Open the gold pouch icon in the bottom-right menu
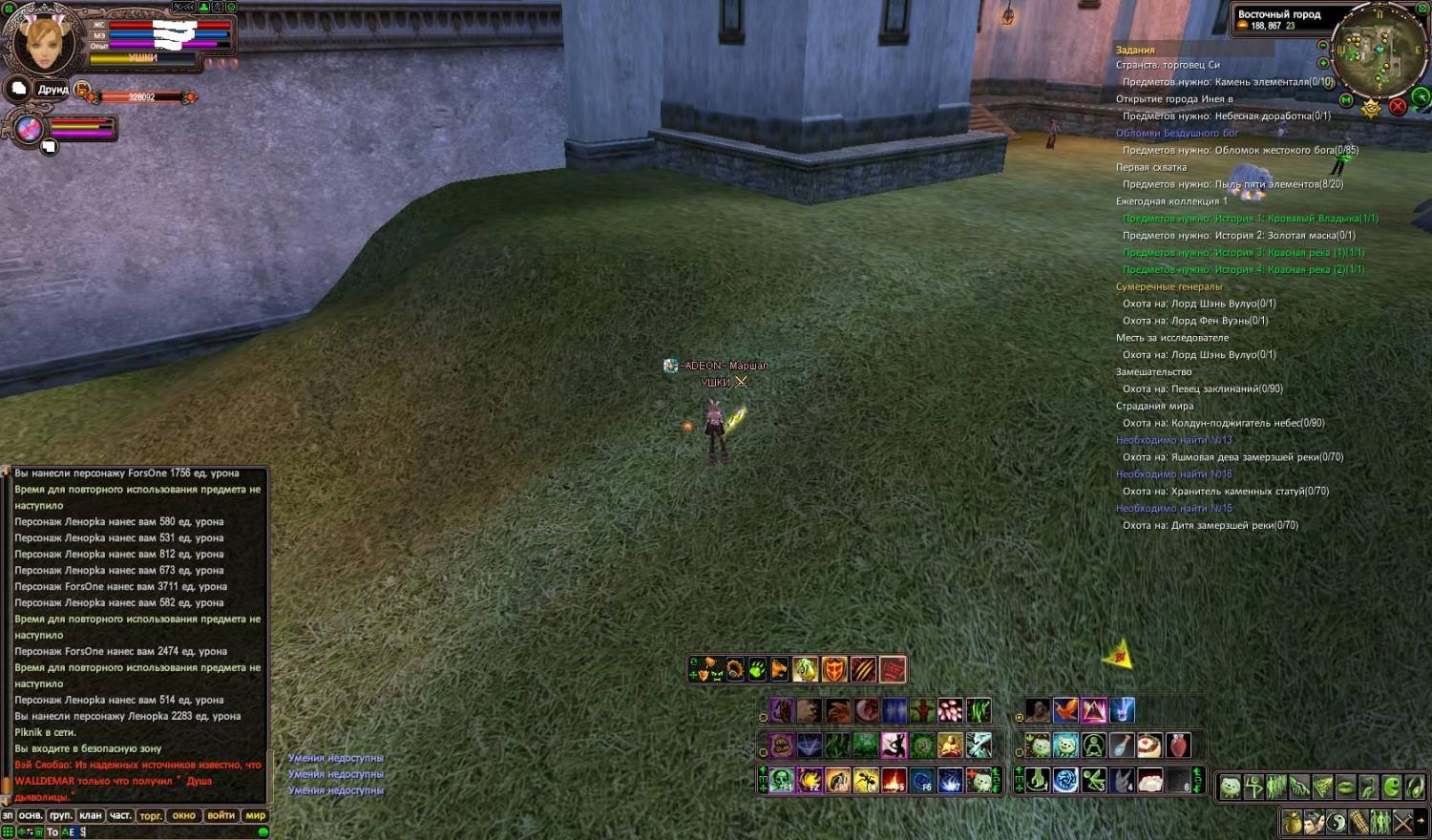1432x840 pixels. 1293,821
